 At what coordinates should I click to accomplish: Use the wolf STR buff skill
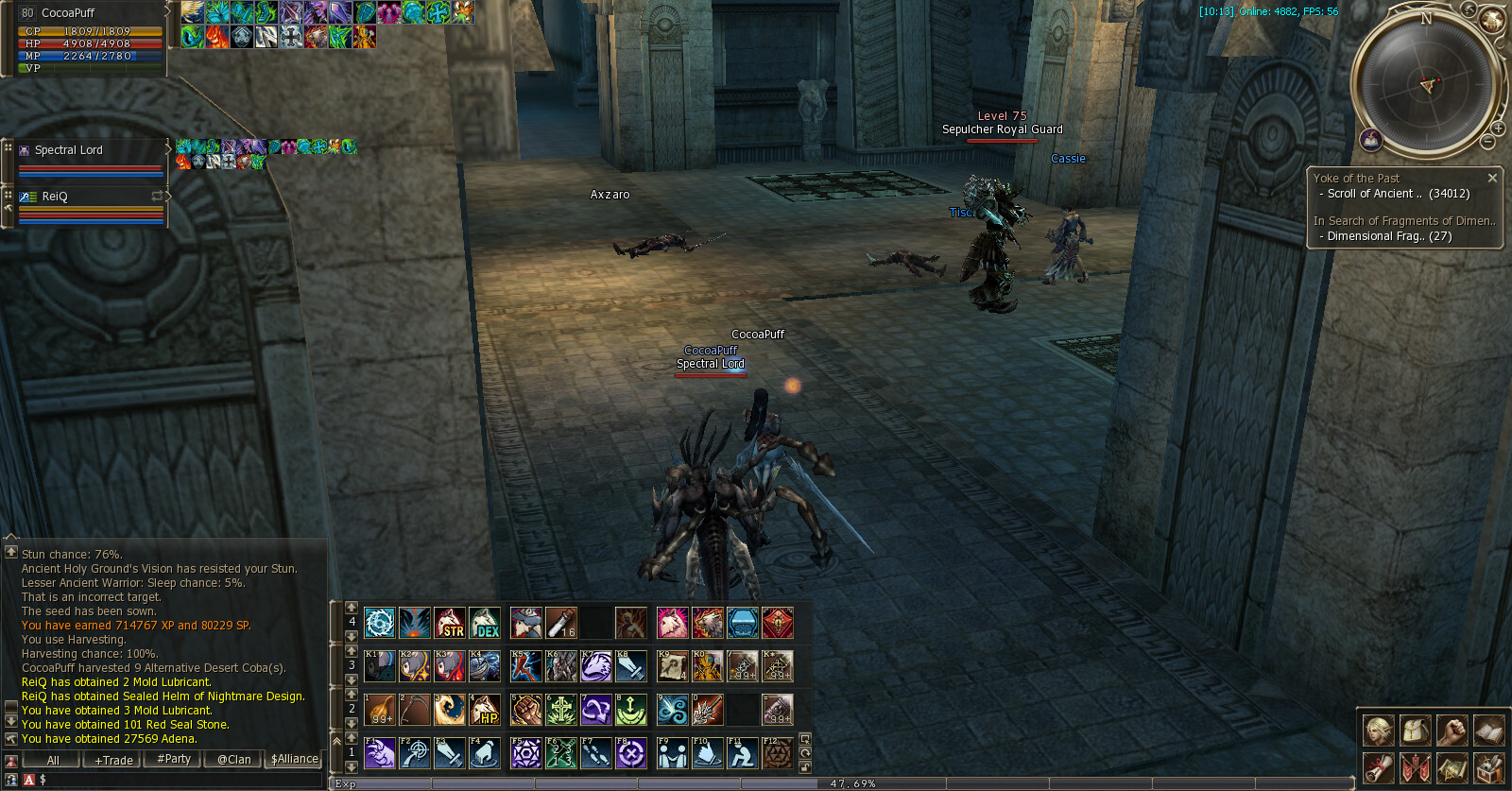450,623
